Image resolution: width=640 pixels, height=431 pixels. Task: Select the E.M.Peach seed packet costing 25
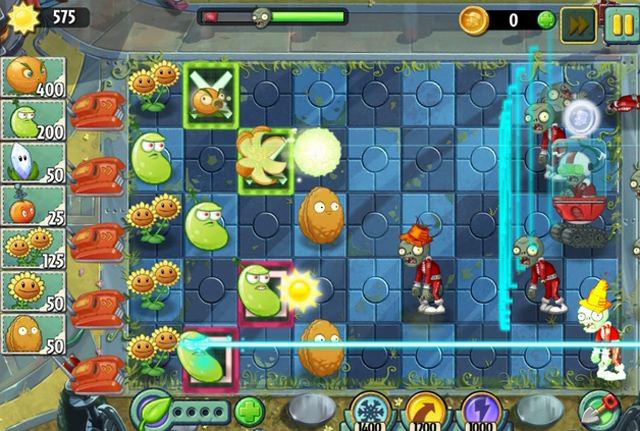pos(34,205)
